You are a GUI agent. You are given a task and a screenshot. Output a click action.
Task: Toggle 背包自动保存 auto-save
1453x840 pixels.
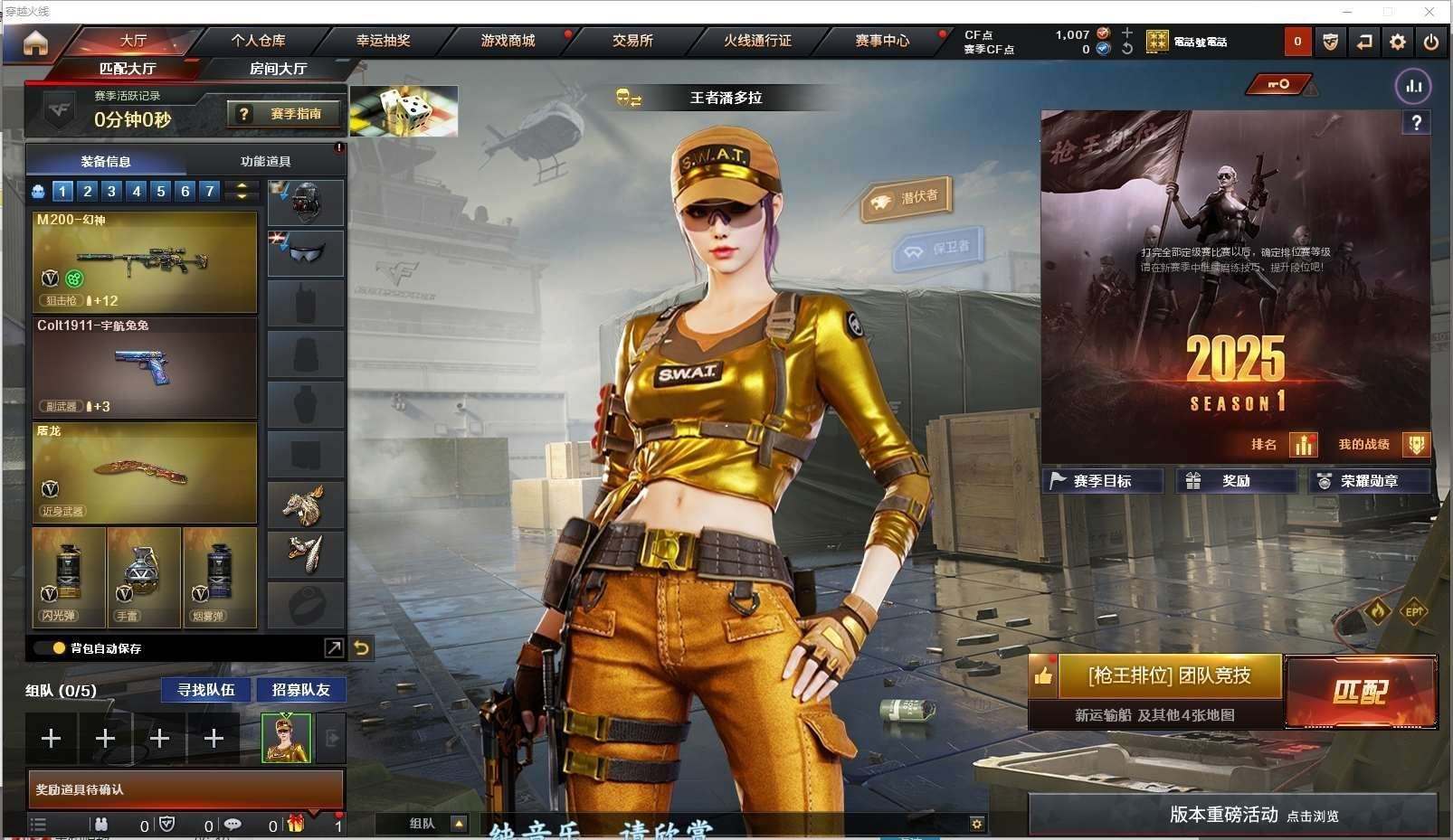60,648
